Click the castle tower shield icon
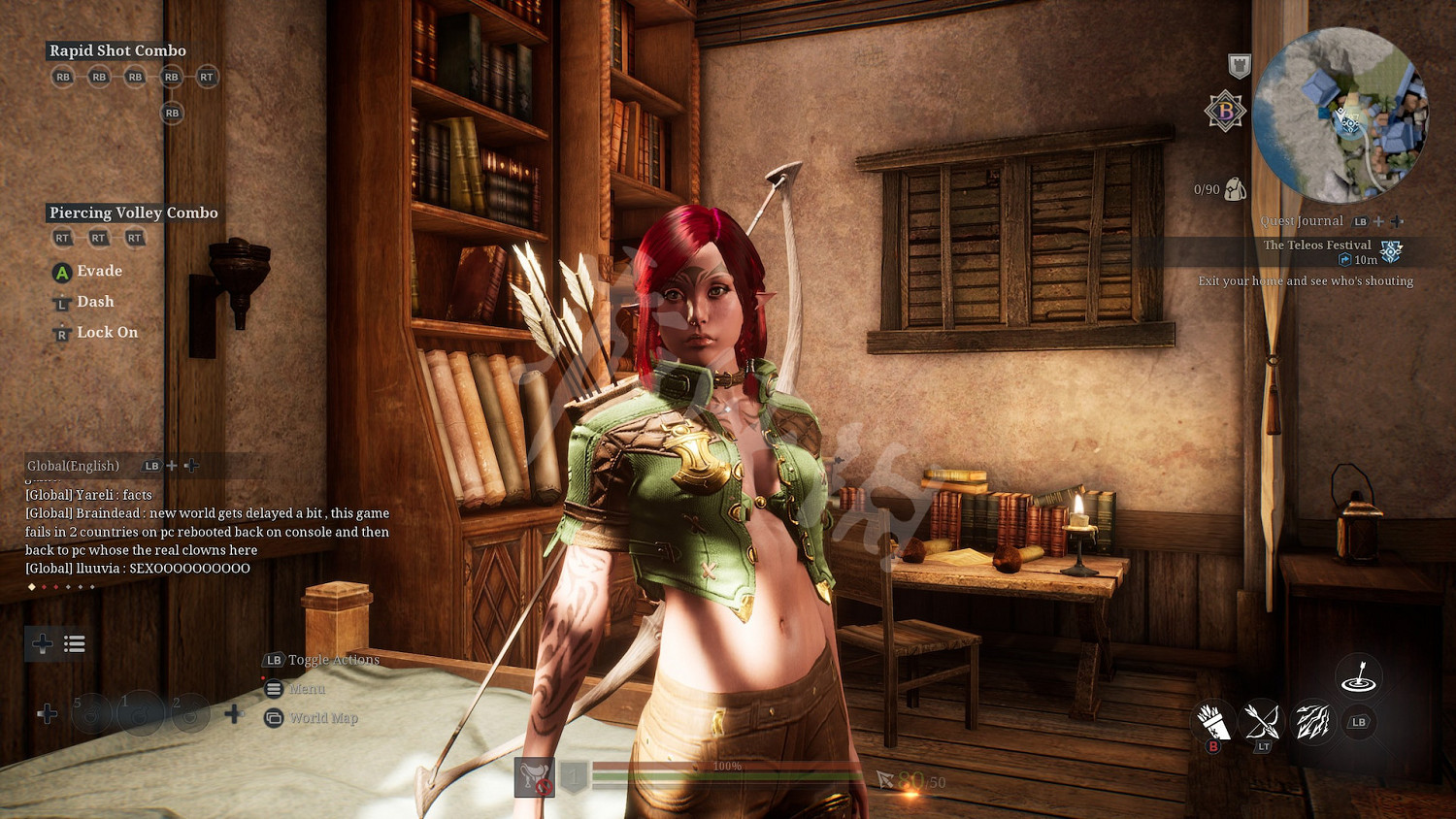1456x819 pixels. 1239,66
